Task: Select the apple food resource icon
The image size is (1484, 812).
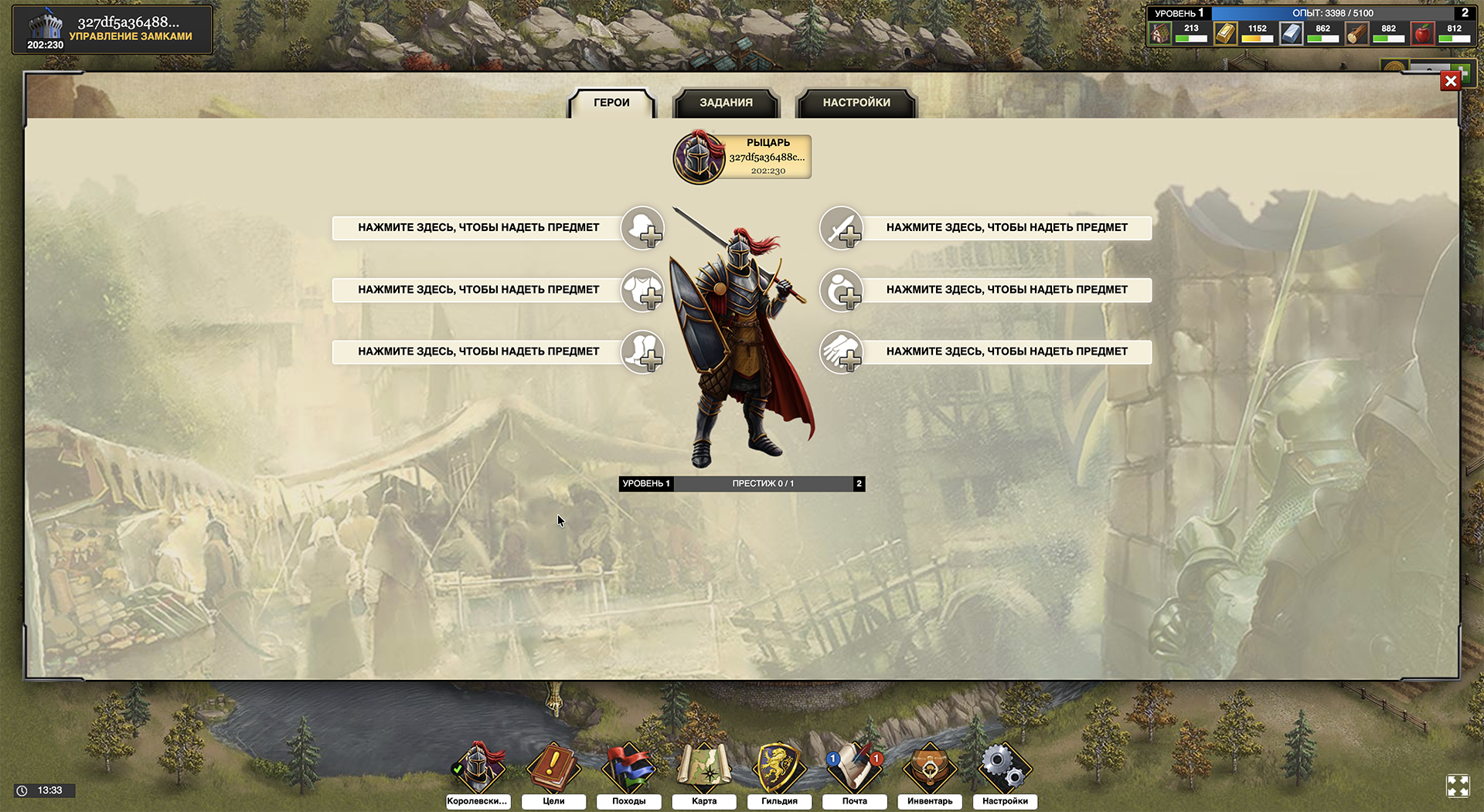Action: tap(1422, 33)
